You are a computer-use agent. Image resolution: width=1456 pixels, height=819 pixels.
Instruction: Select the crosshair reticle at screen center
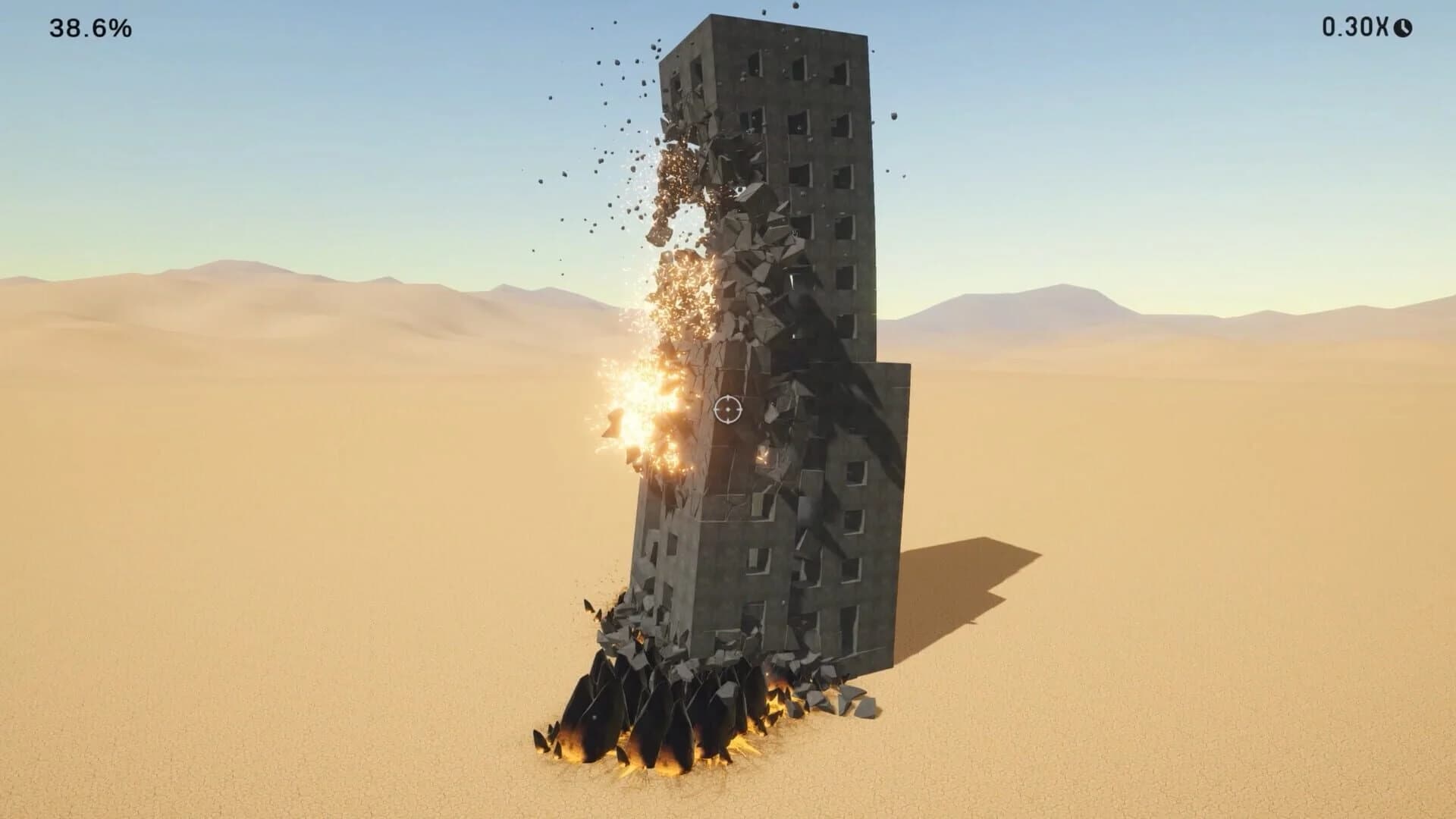point(727,409)
